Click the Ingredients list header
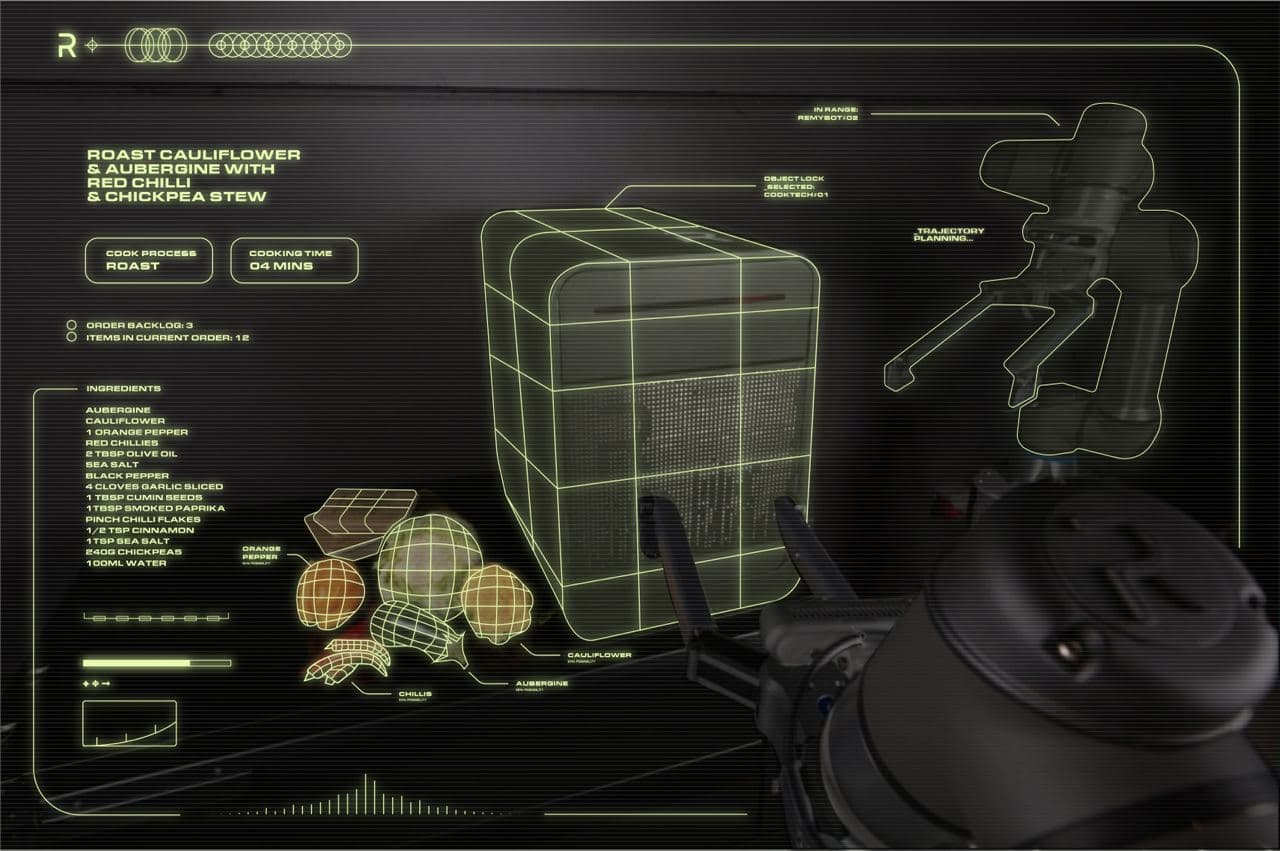 coord(123,388)
